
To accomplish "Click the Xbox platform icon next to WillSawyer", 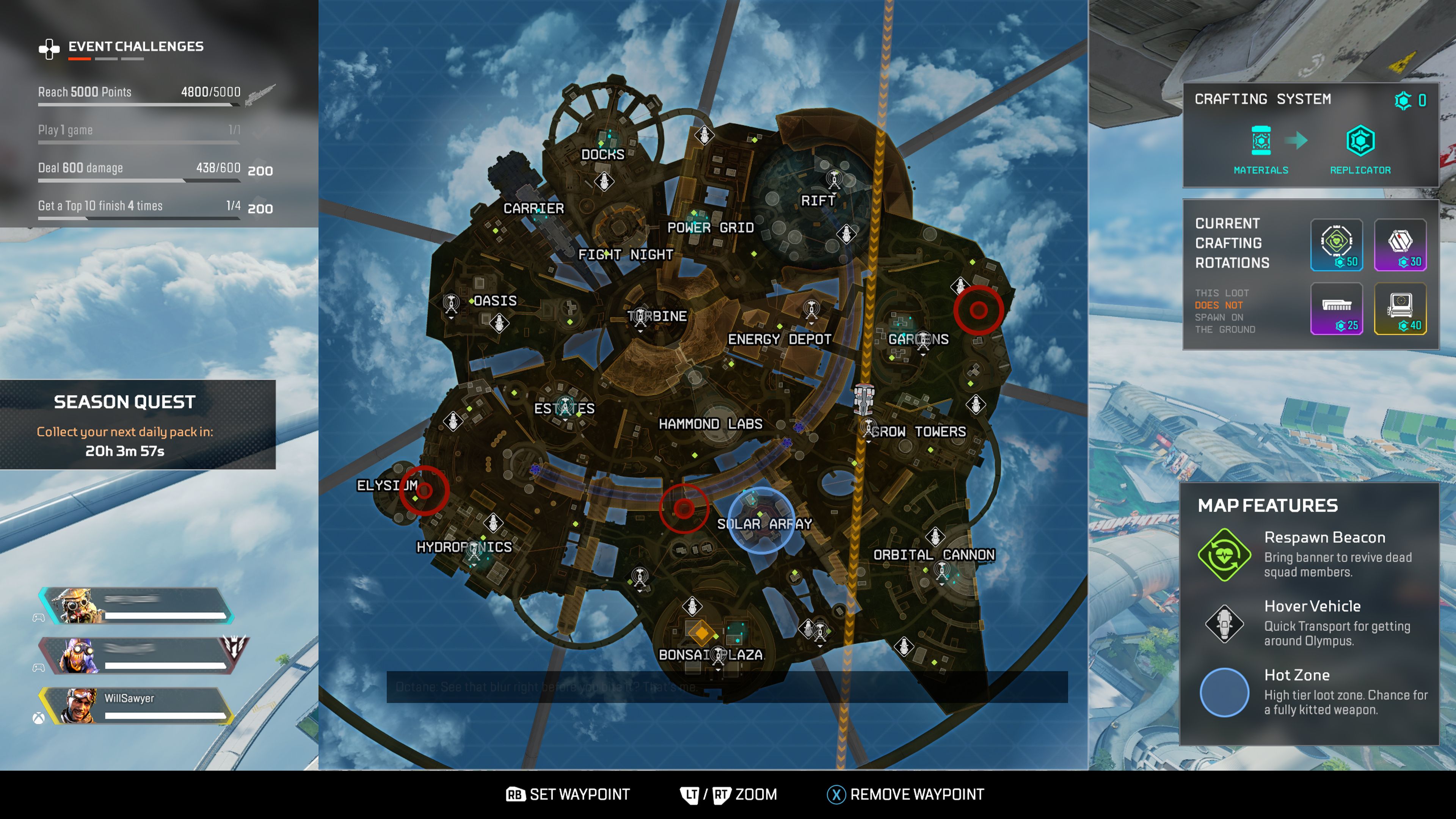I will click(38, 716).
